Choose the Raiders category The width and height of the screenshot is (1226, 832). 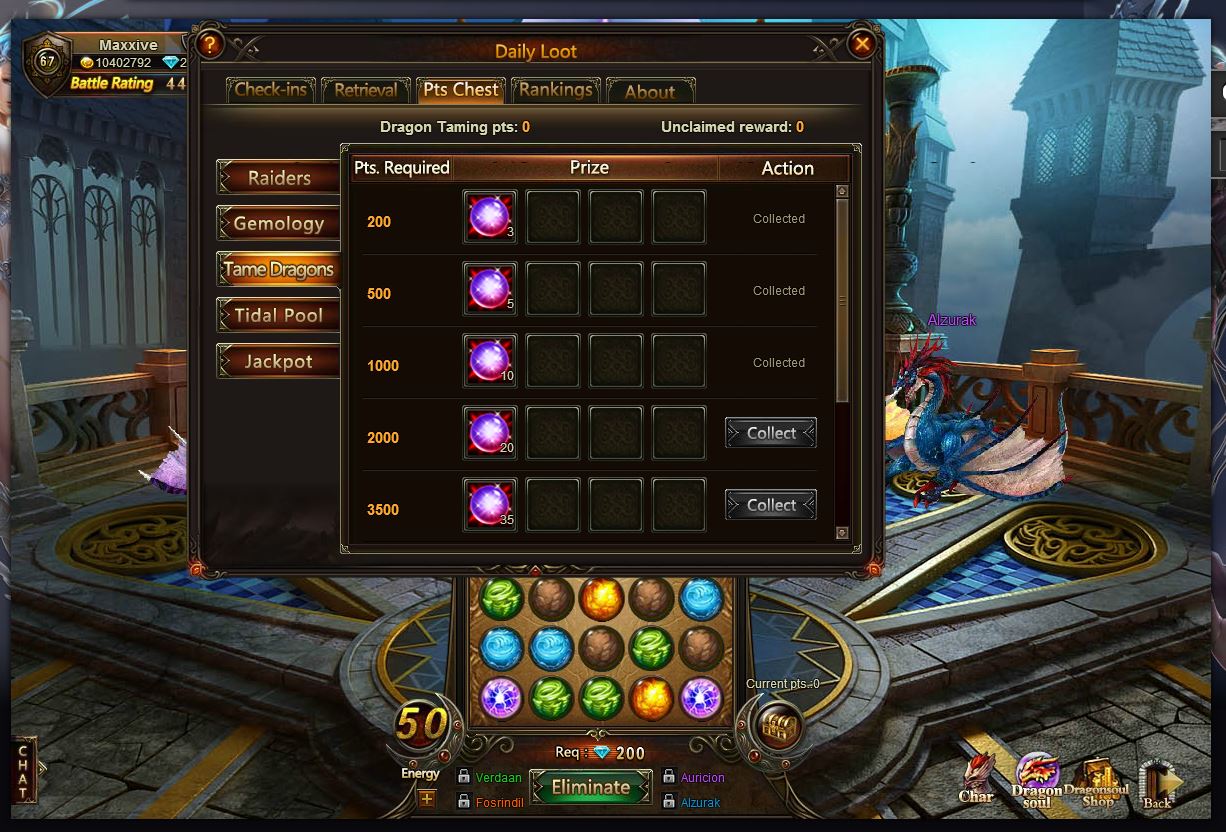[x=279, y=178]
